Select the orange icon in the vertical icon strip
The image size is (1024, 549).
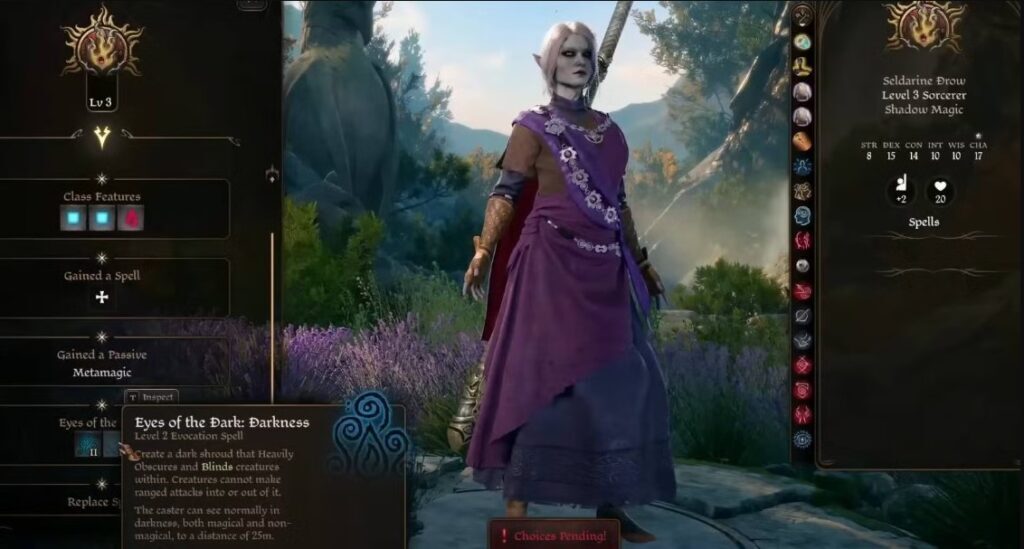pyautogui.click(x=802, y=141)
